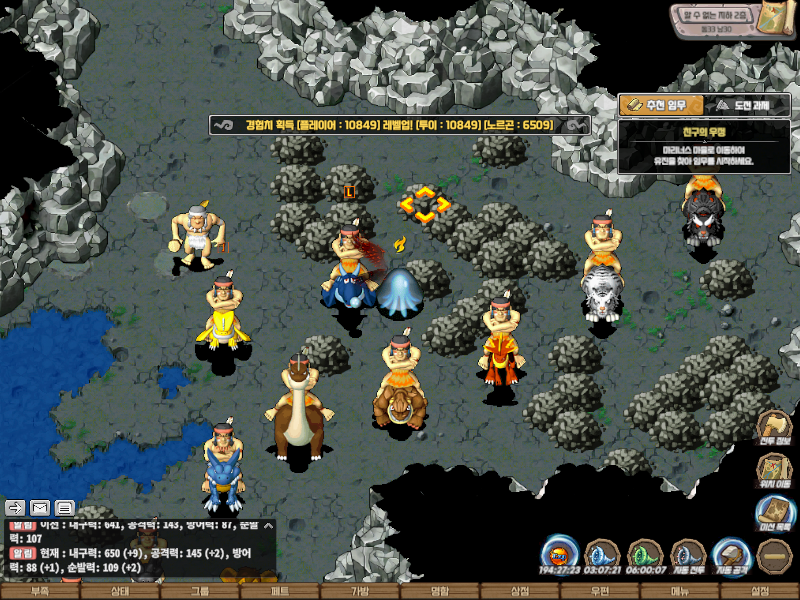
Task: Open the 가방 (bag) inventory
Action: 360,591
